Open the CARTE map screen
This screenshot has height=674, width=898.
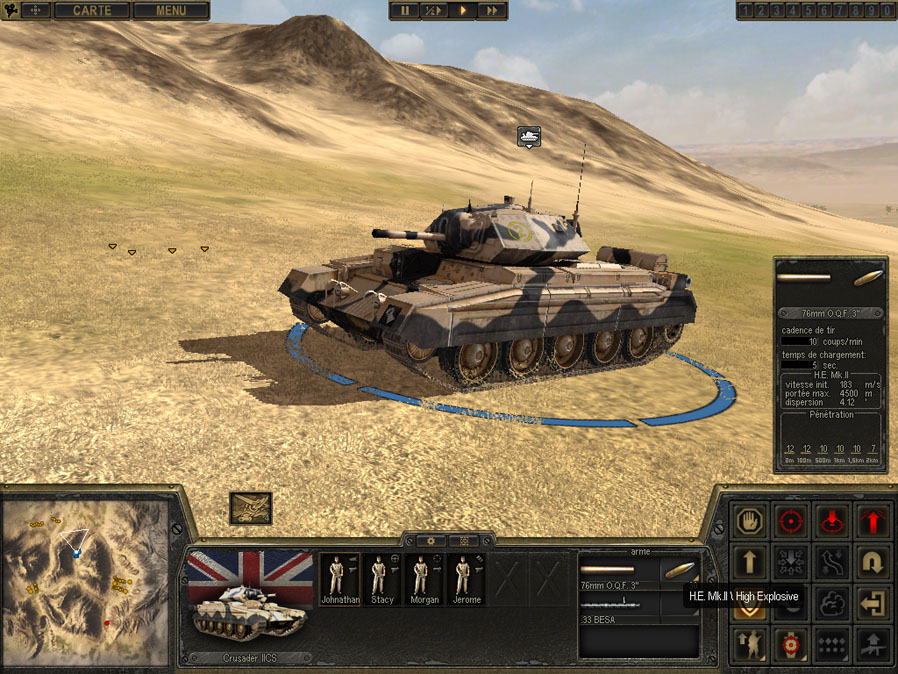click(x=92, y=11)
